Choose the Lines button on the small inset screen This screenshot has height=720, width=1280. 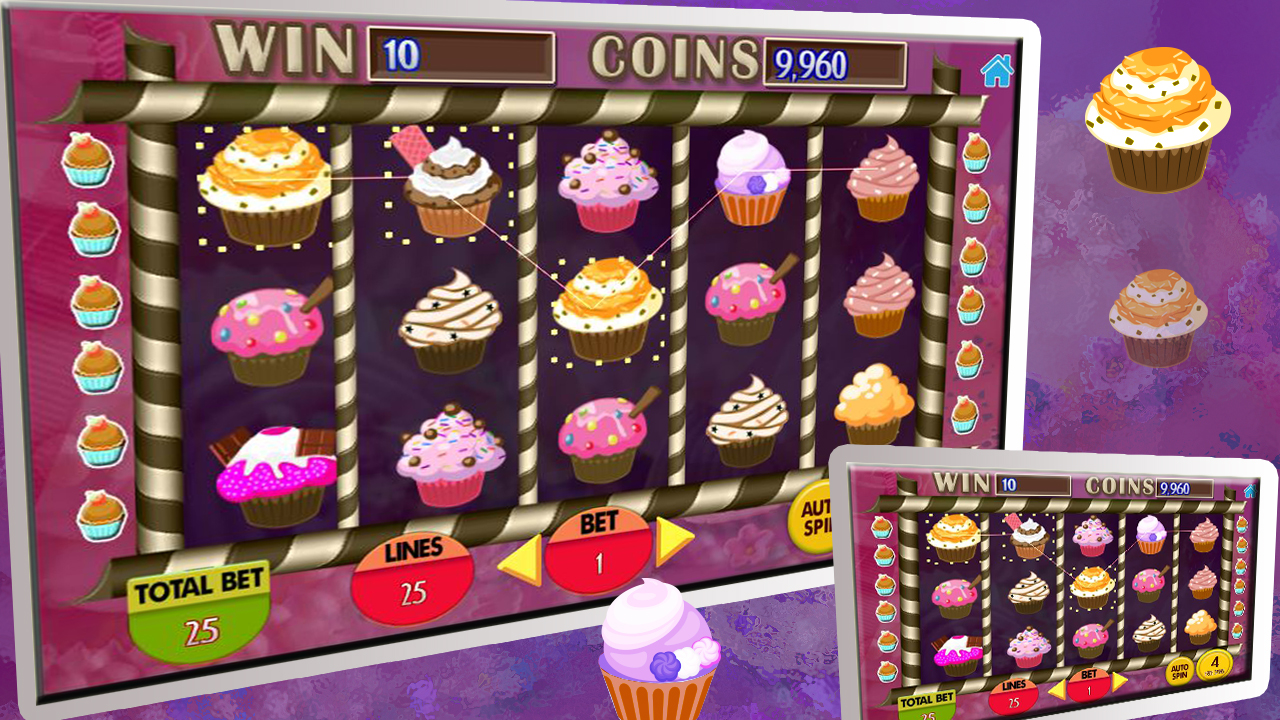click(1013, 692)
